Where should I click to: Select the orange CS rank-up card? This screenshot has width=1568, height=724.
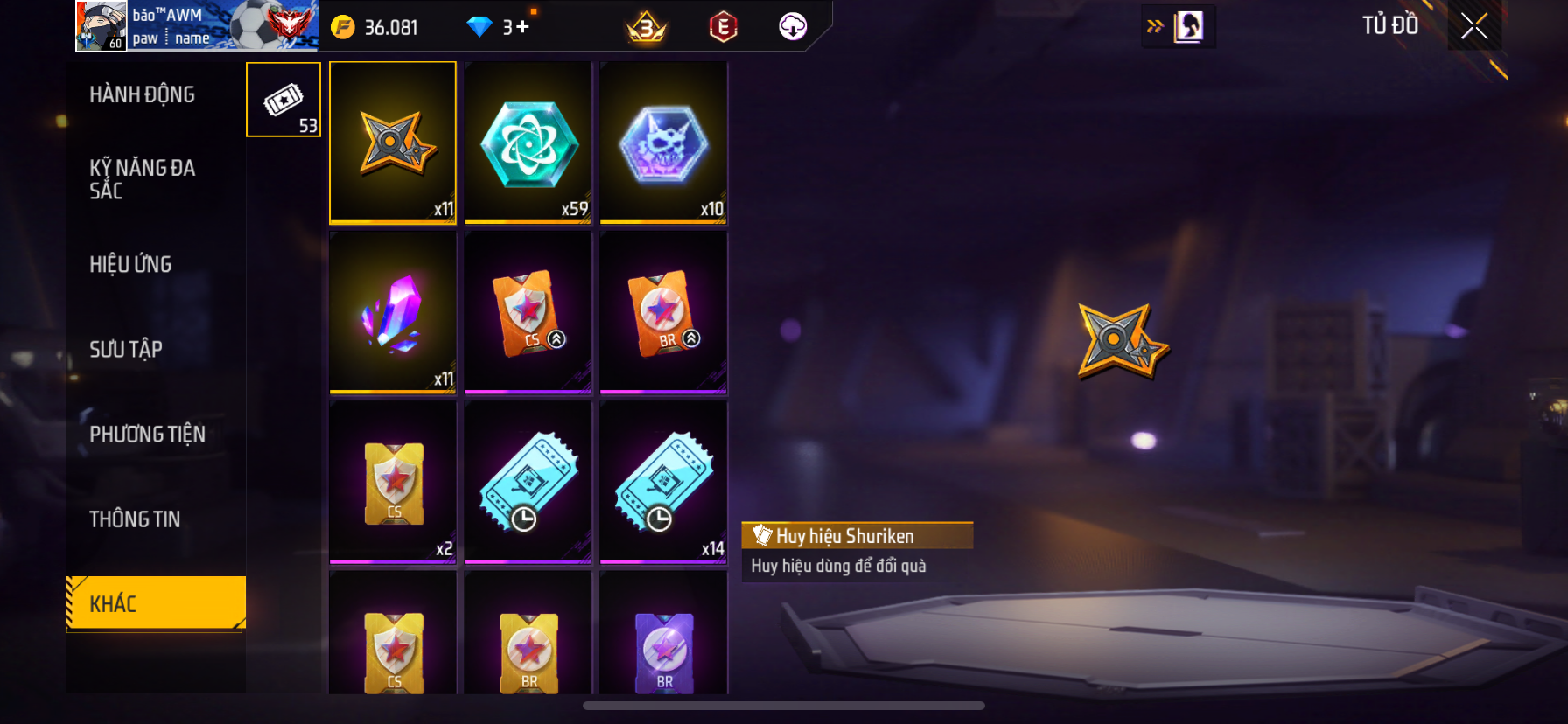click(528, 312)
